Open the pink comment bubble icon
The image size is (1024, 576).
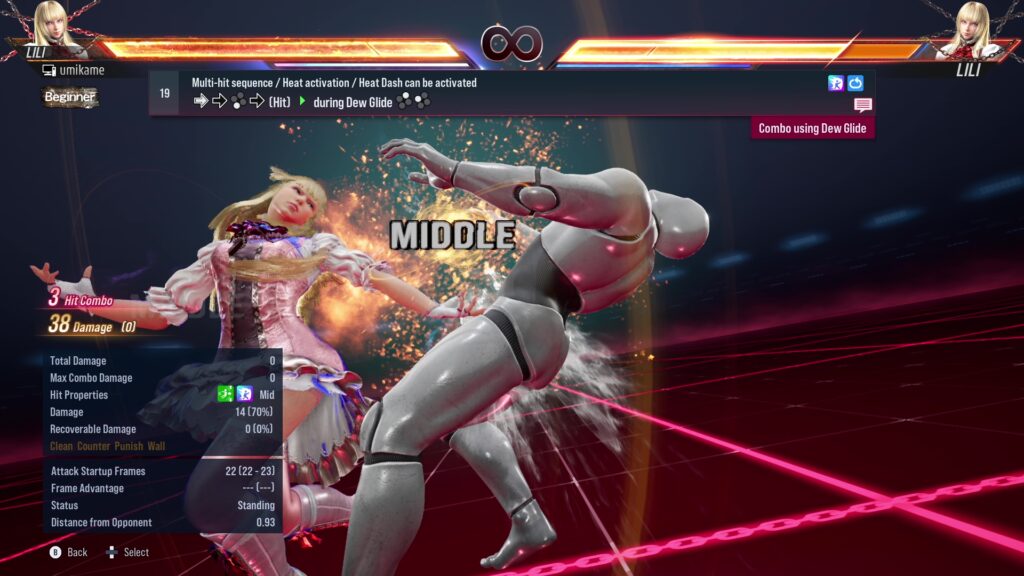tap(863, 105)
